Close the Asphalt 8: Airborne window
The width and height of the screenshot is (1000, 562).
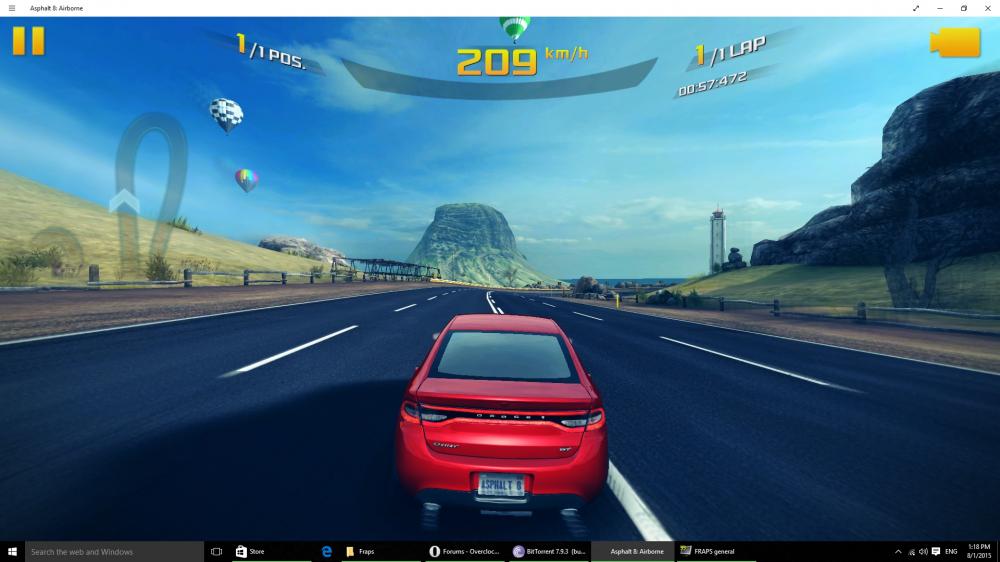click(x=988, y=8)
